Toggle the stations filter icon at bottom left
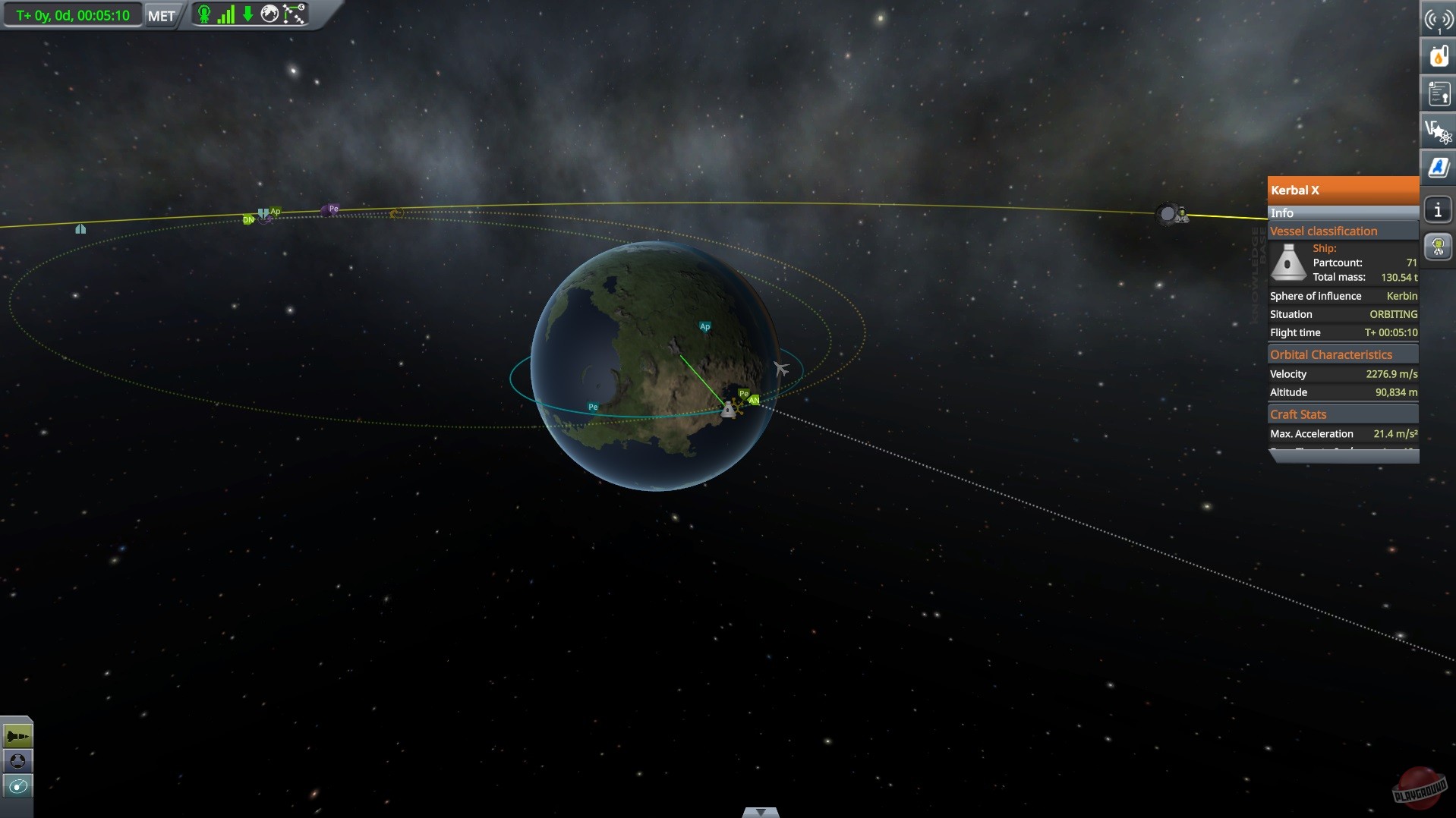 click(17, 760)
